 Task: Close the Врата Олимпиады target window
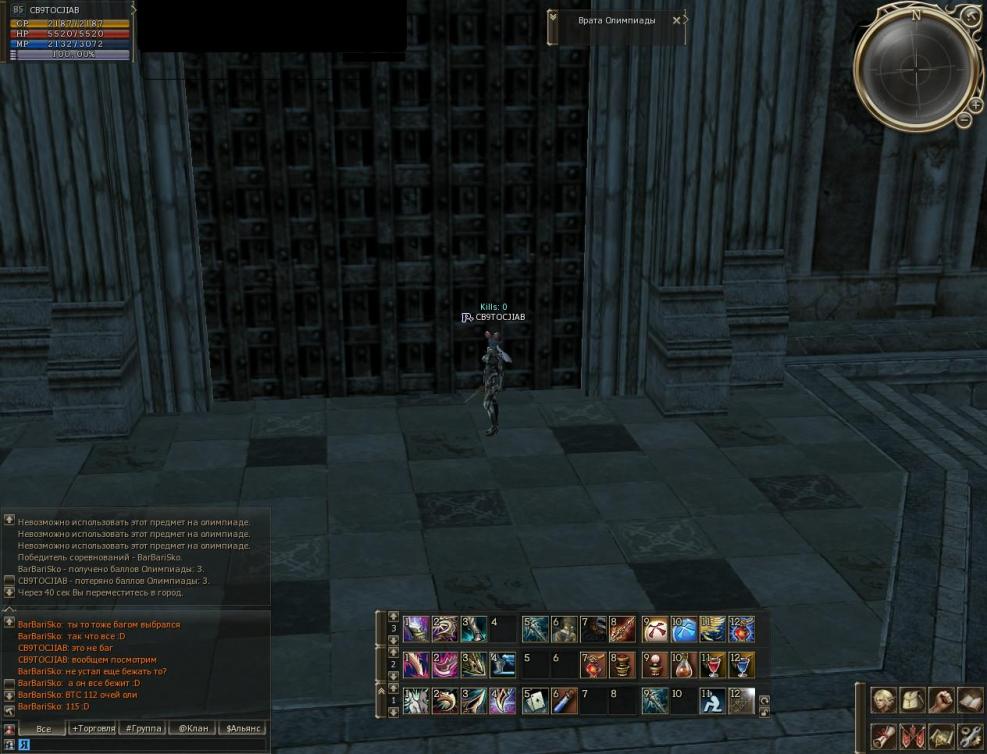tap(677, 20)
